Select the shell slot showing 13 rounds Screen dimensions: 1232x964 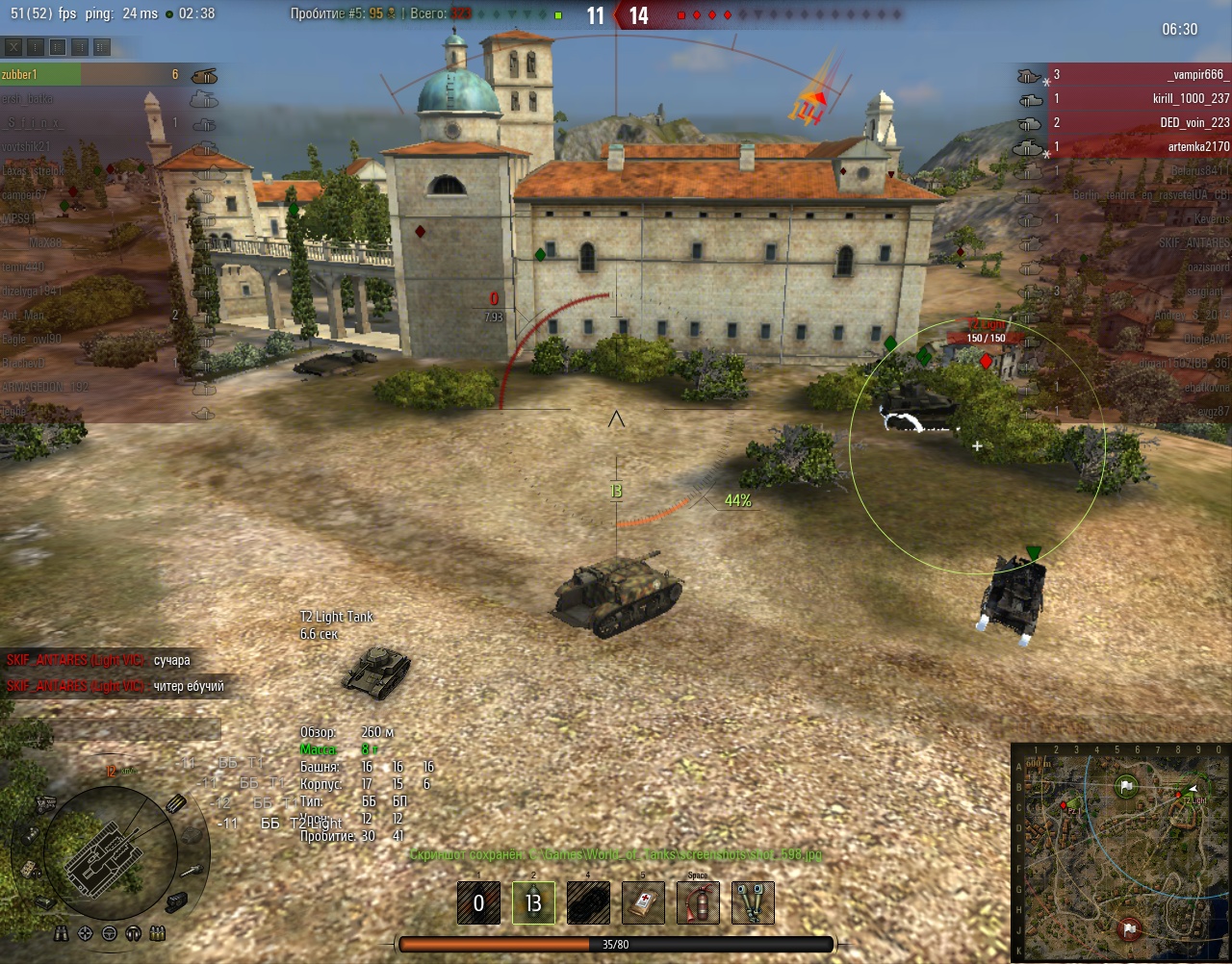pos(533,904)
